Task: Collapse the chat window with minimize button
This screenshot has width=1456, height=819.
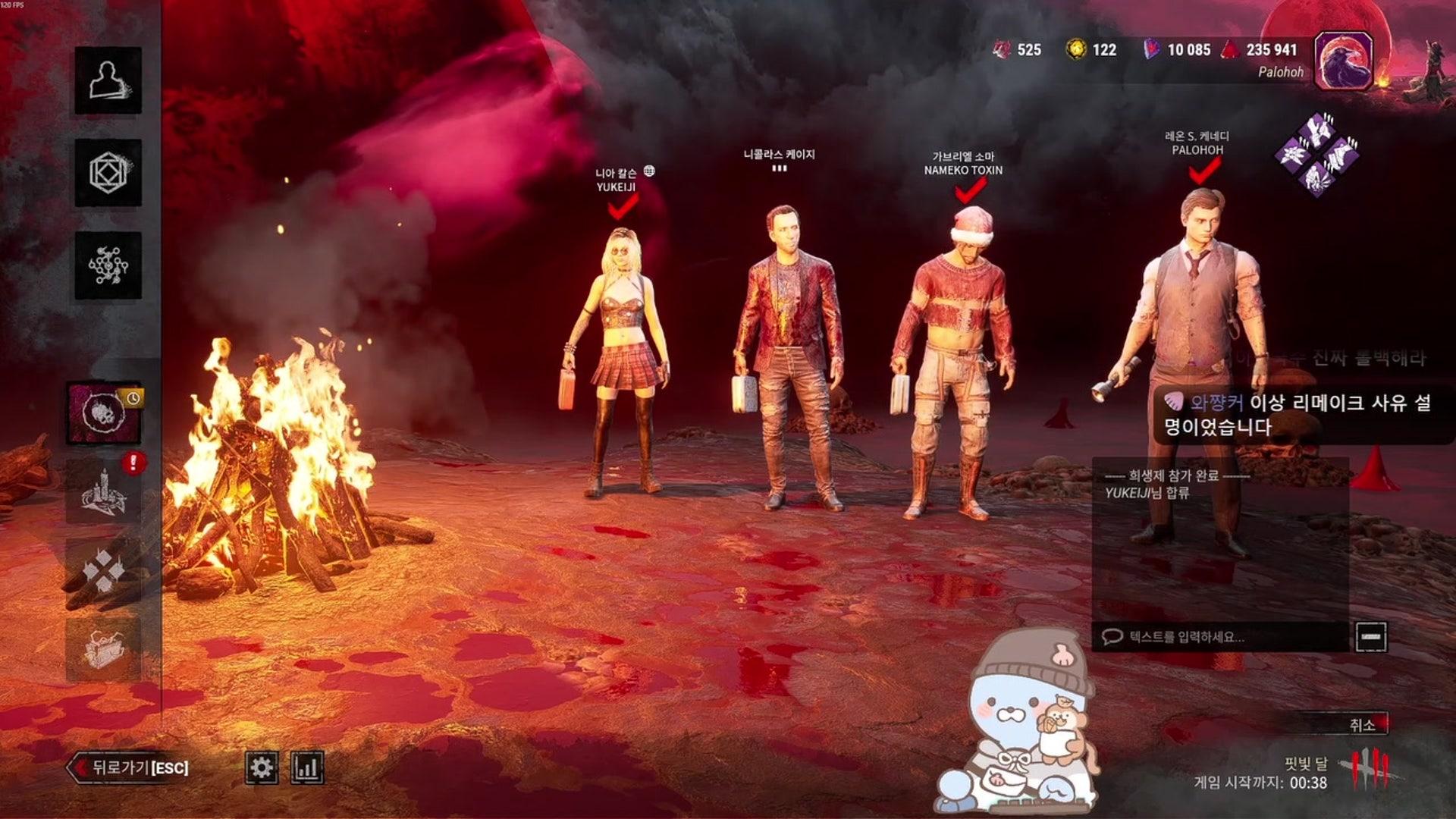Action: coord(1370,637)
